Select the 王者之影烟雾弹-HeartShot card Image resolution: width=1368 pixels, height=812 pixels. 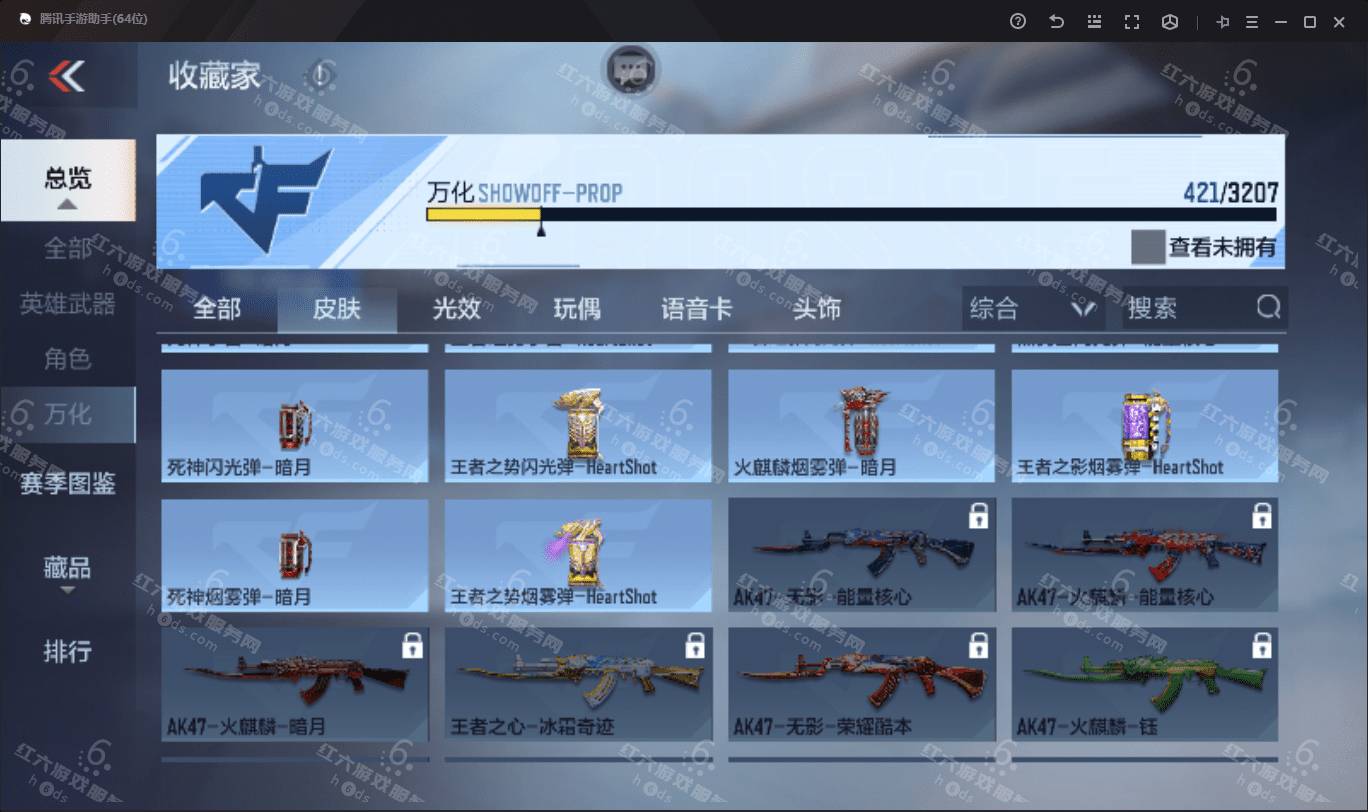1144,425
